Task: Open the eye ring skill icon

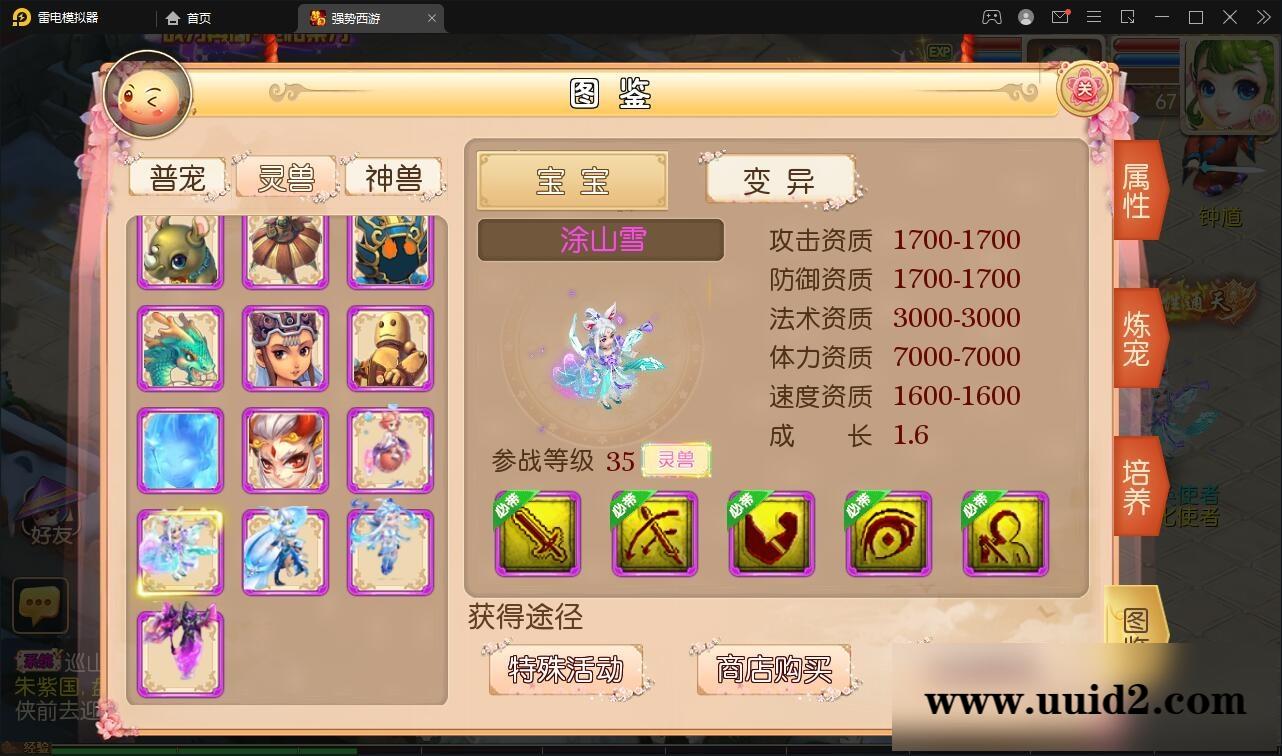Action: tap(888, 535)
